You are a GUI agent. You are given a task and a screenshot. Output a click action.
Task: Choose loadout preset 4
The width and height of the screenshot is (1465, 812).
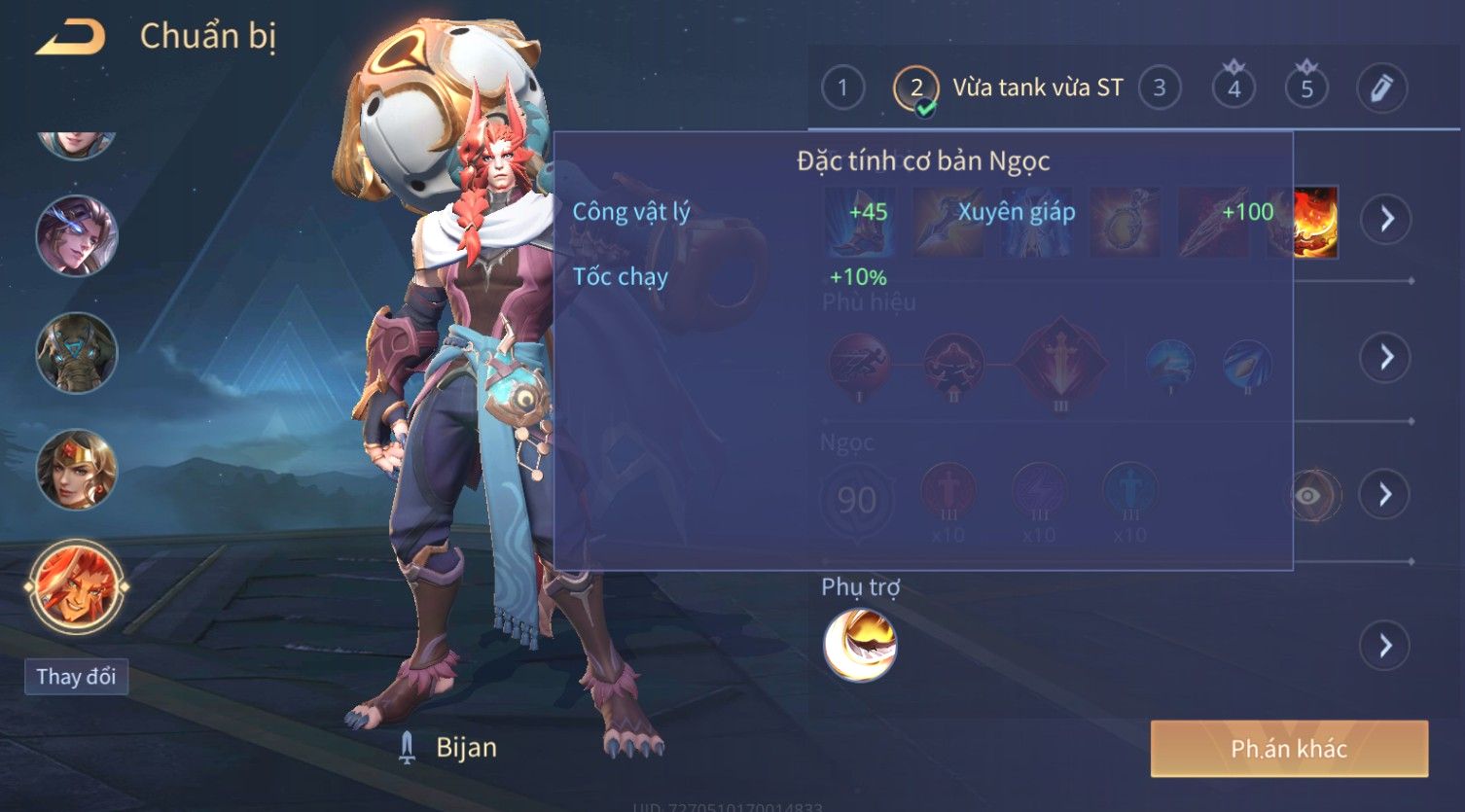coord(1233,88)
